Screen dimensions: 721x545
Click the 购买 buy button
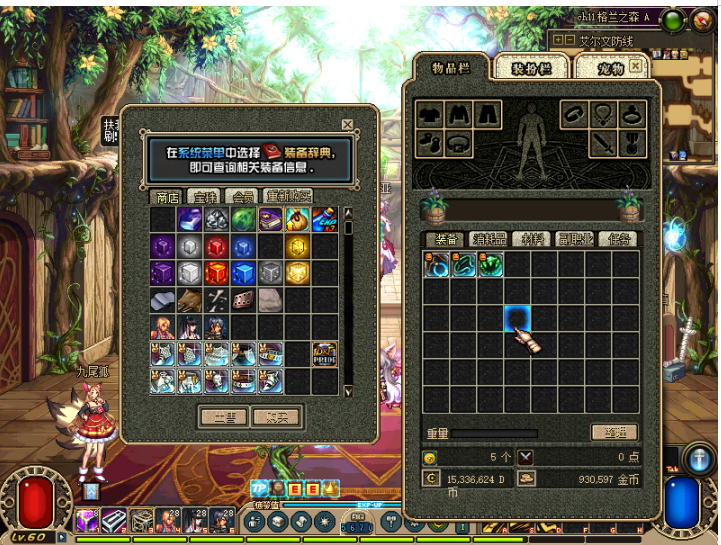click(274, 416)
